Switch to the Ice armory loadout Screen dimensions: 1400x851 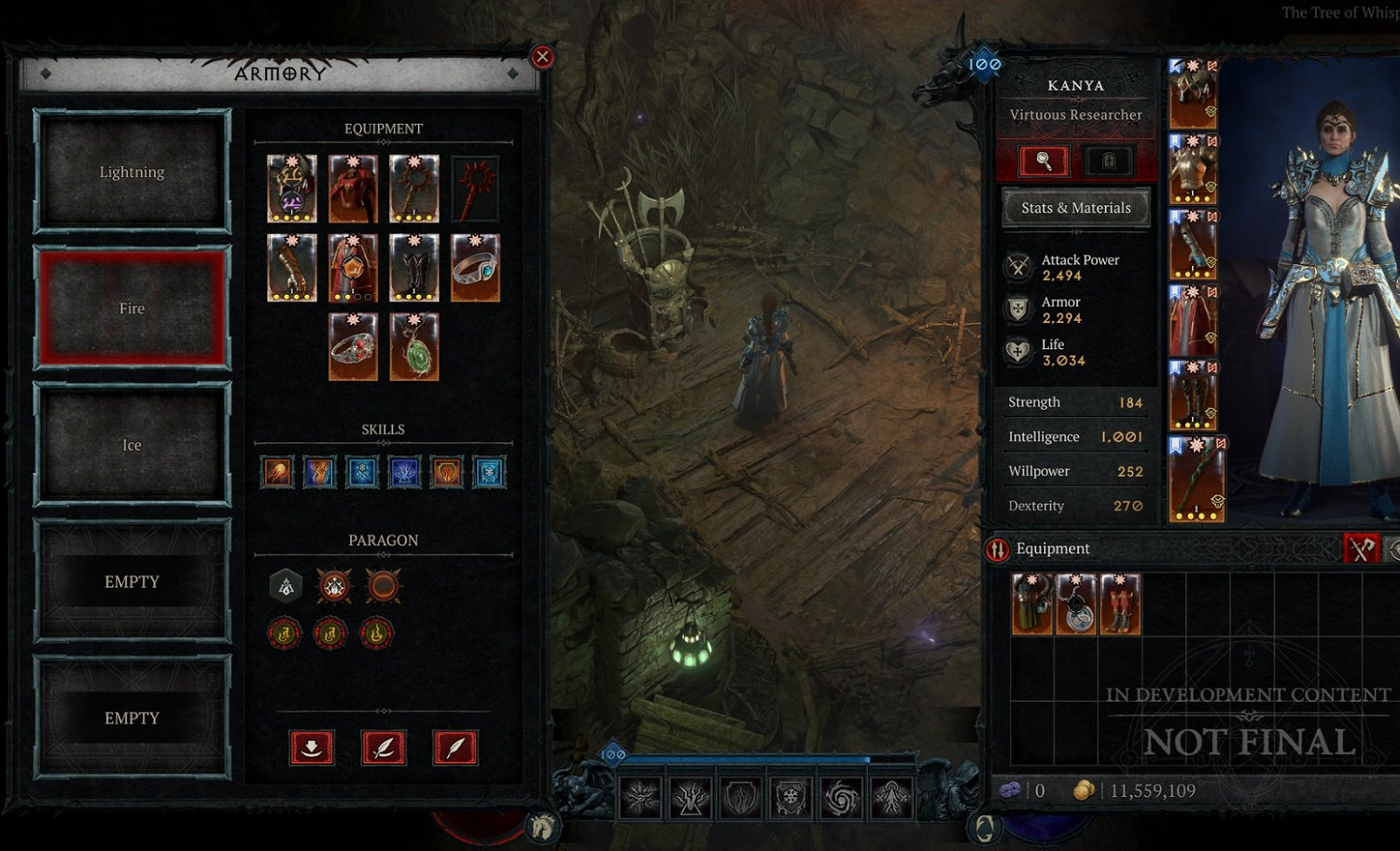pos(132,445)
